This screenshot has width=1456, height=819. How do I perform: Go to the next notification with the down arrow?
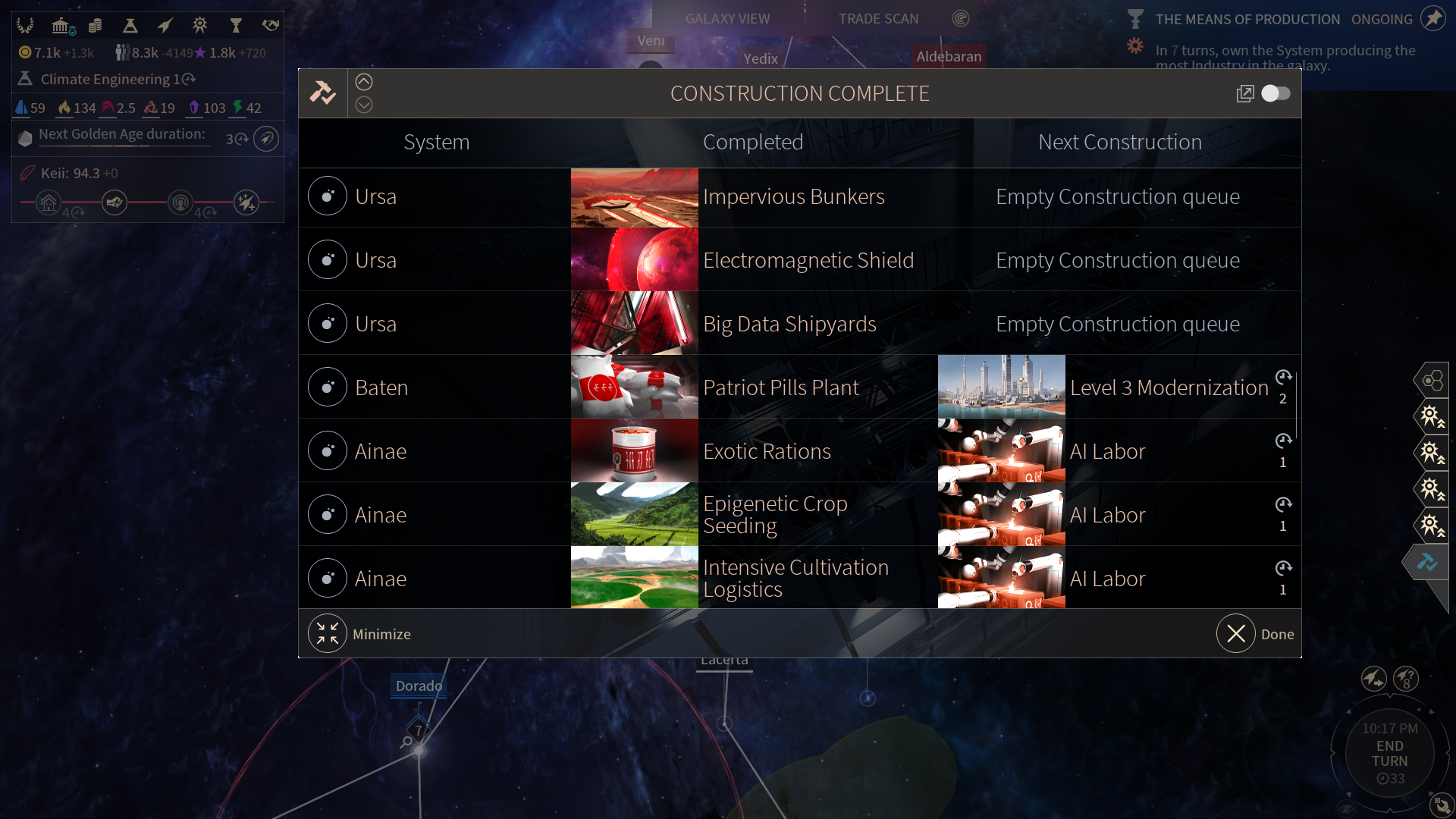(364, 105)
